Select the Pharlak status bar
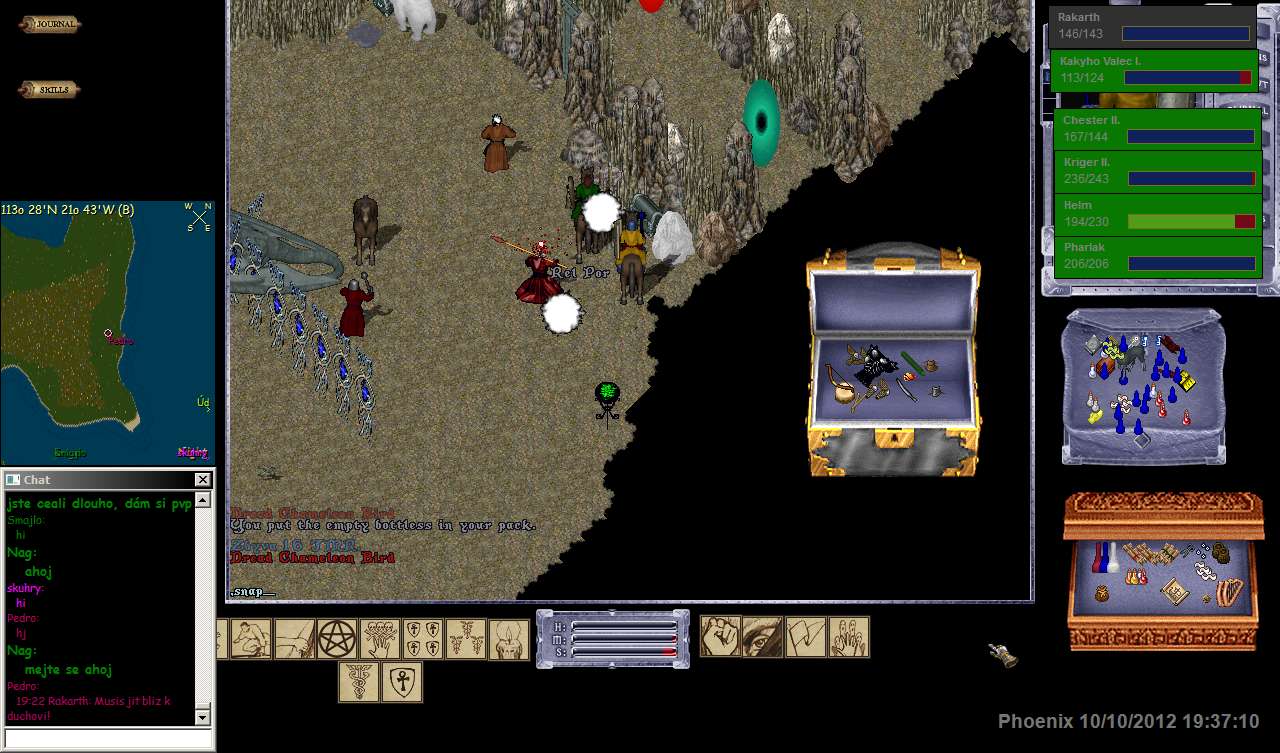Image resolution: width=1280 pixels, height=753 pixels. 1157,256
